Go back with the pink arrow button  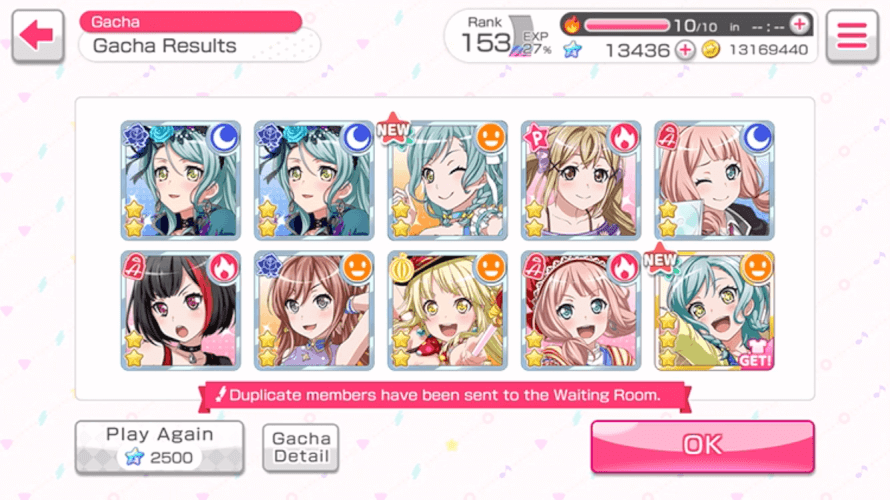pos(37,36)
